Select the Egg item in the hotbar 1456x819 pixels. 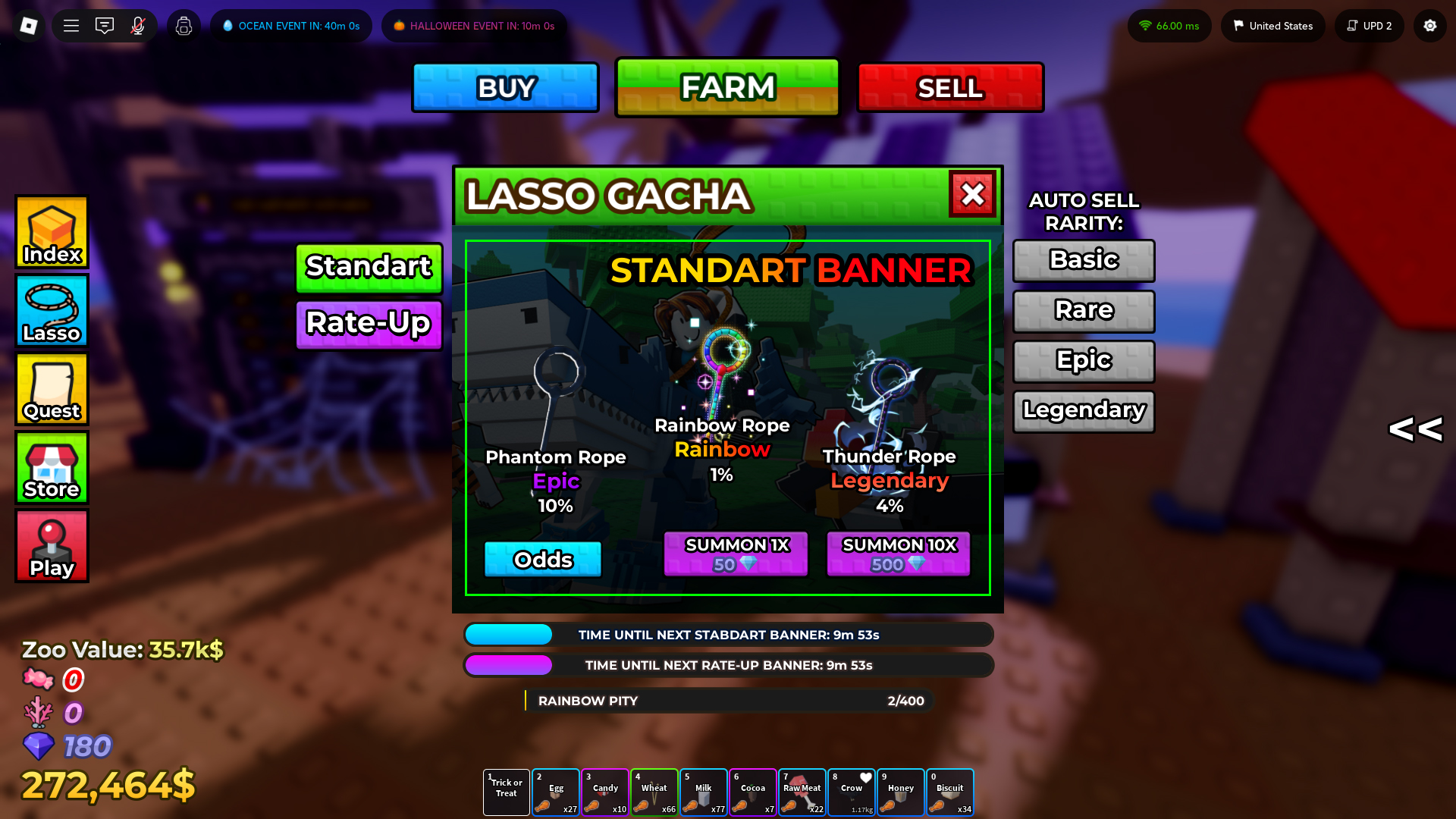click(555, 792)
